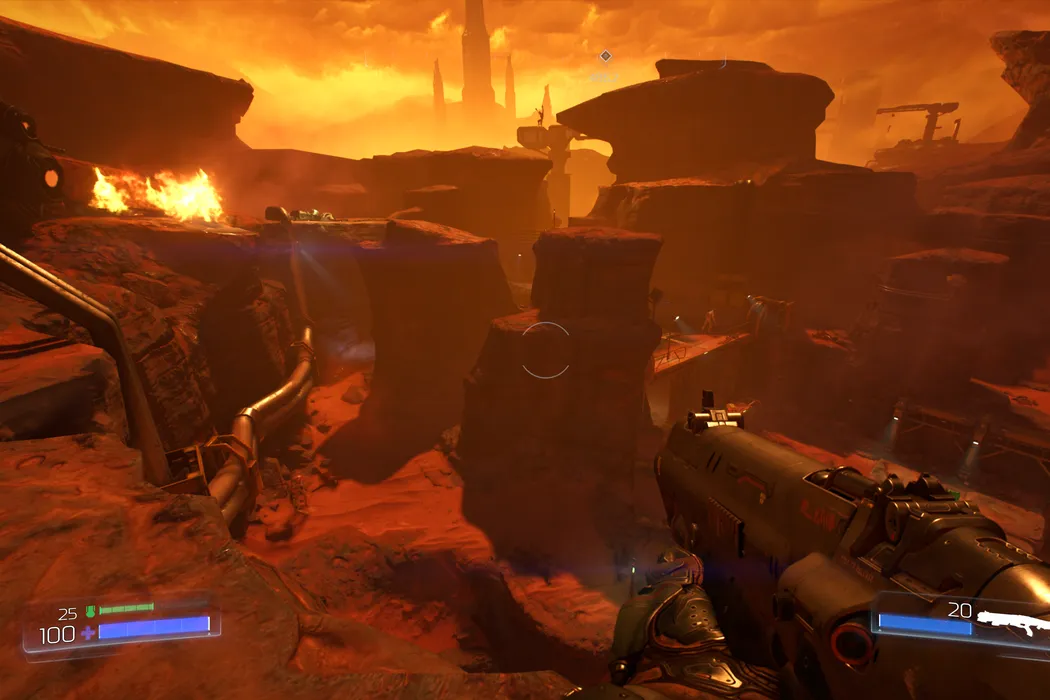The image size is (1050, 700).
Task: Click the diamond objective waypoint marker
Action: click(605, 56)
